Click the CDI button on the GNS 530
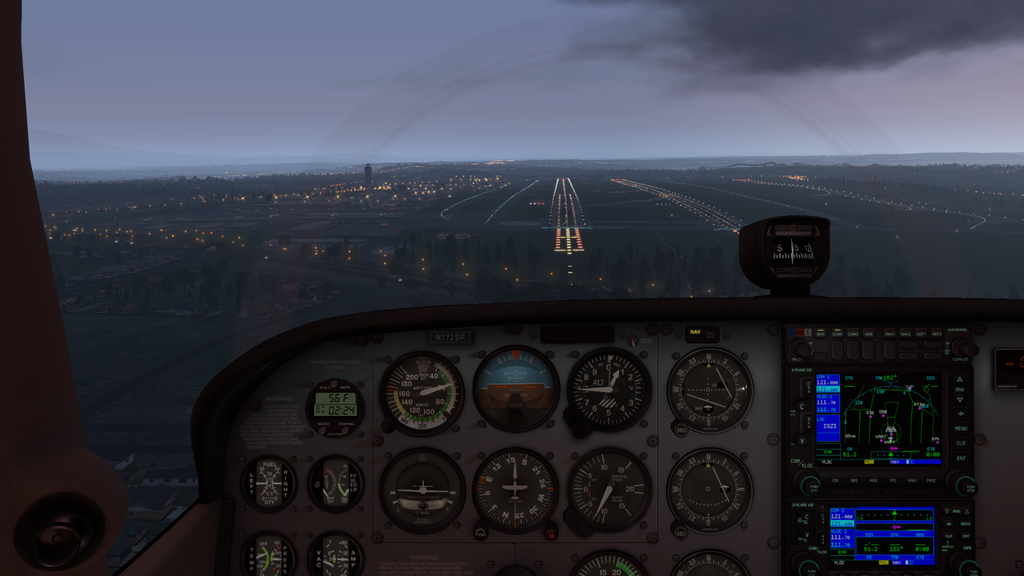1024x576 pixels. click(x=833, y=479)
